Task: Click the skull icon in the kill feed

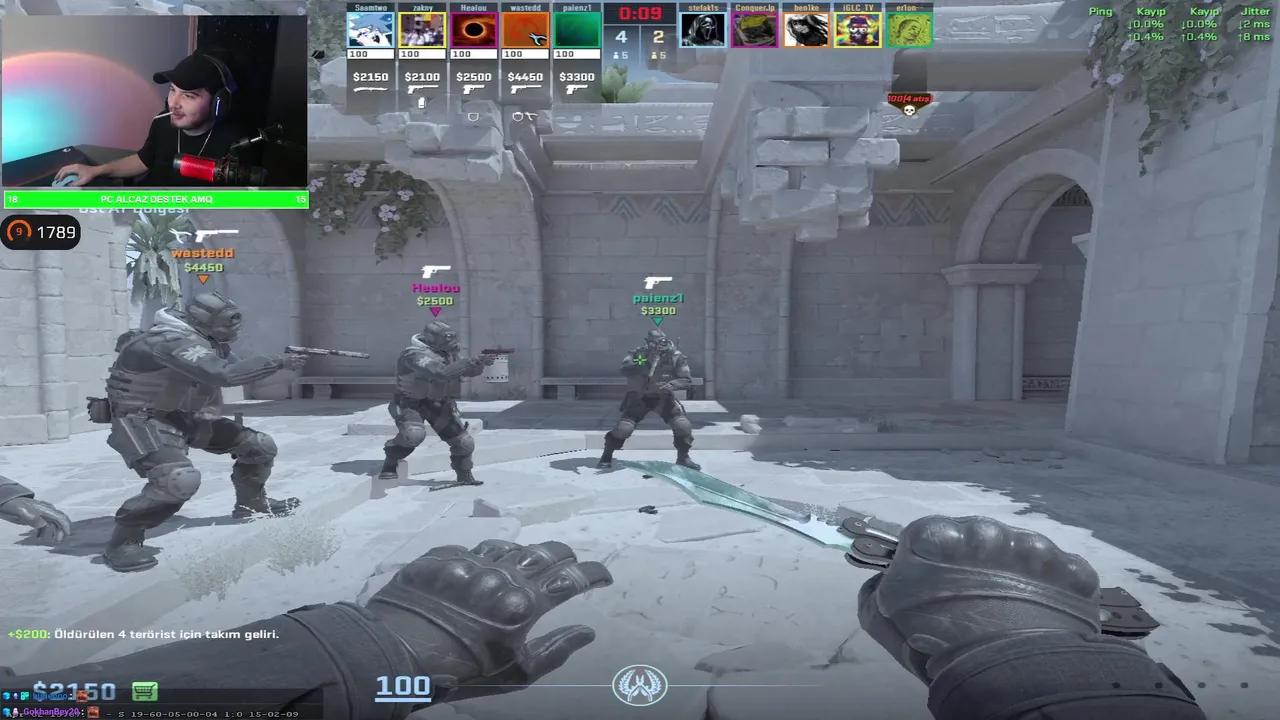Action: click(908, 110)
